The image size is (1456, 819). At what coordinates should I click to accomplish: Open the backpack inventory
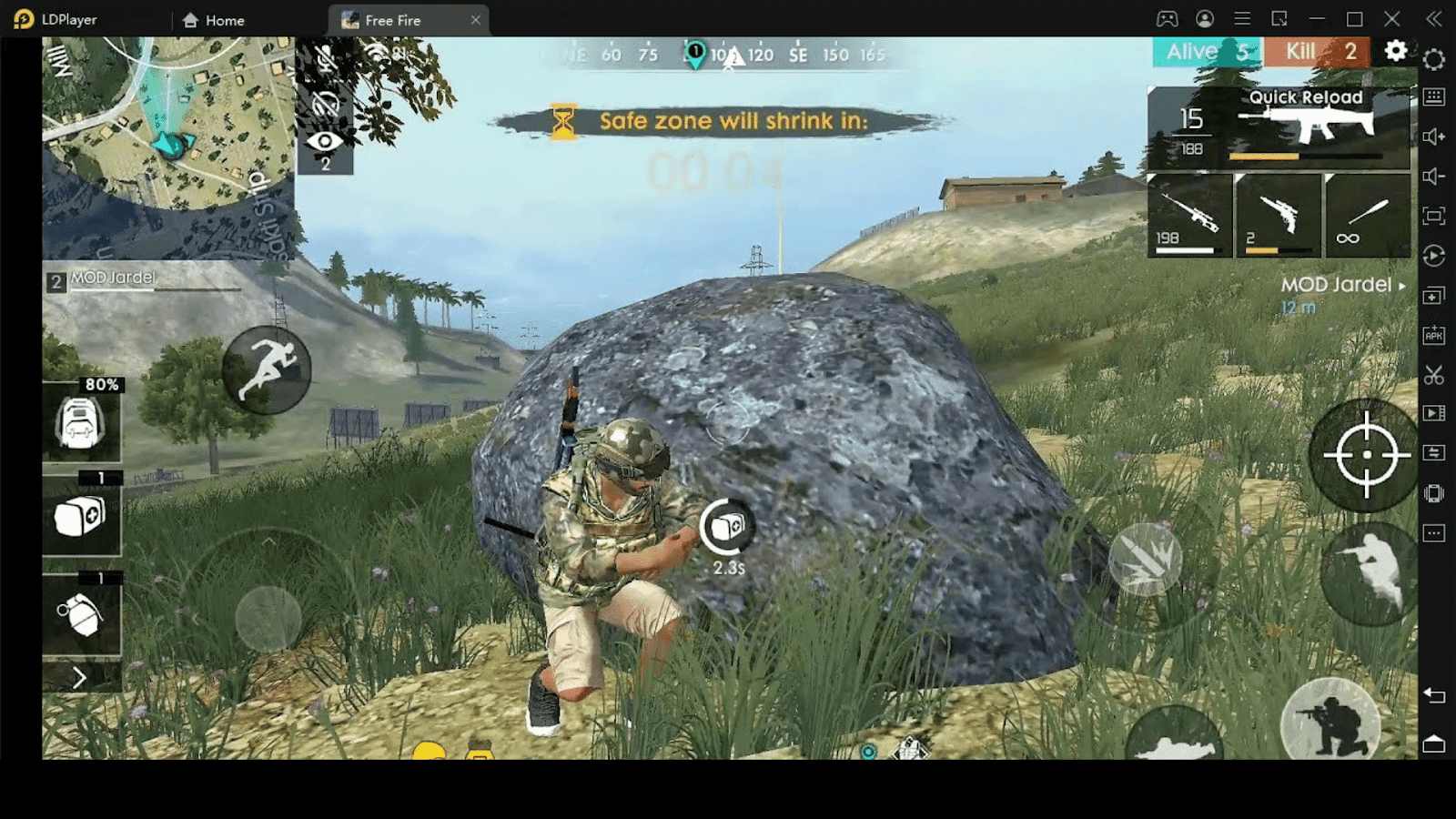[x=80, y=423]
